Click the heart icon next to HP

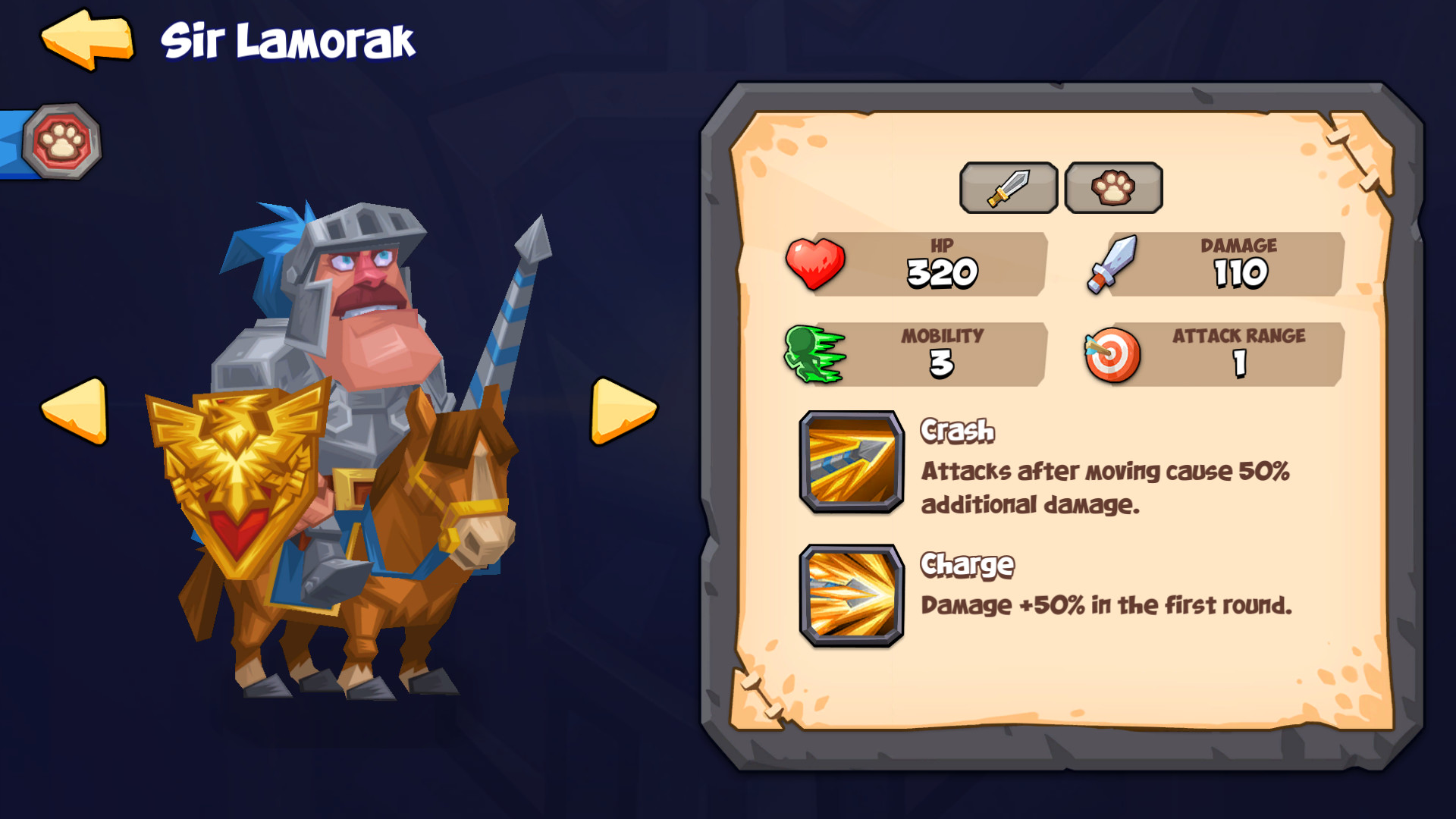point(815,265)
